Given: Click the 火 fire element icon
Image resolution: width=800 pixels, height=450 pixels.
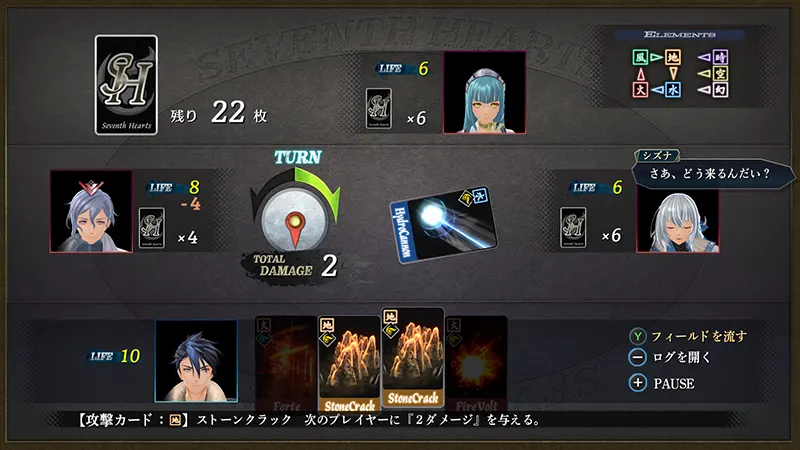Looking at the screenshot, I should click(641, 89).
